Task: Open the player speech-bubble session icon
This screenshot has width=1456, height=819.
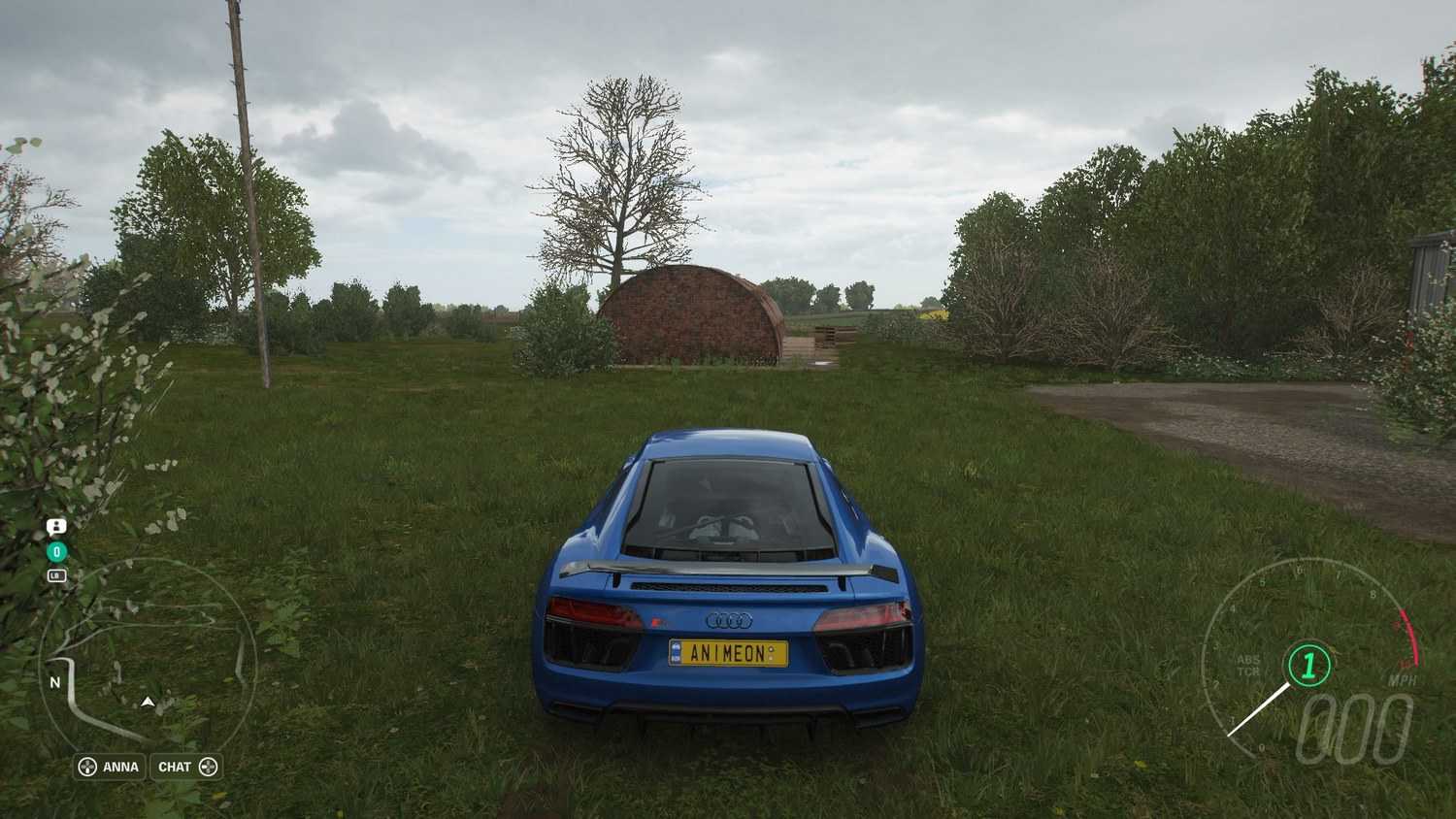Action: click(x=56, y=527)
